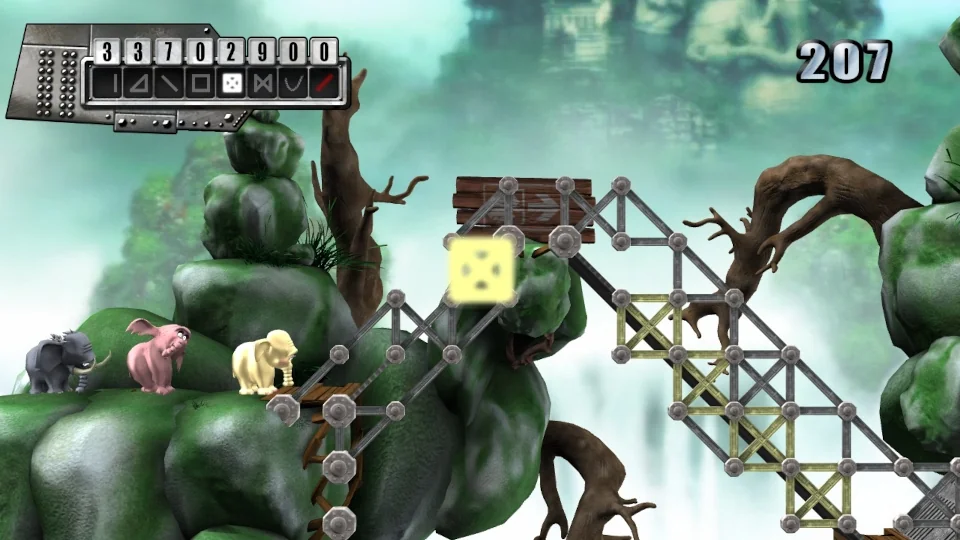
Task: Select the square frame piece
Action: 200,84
